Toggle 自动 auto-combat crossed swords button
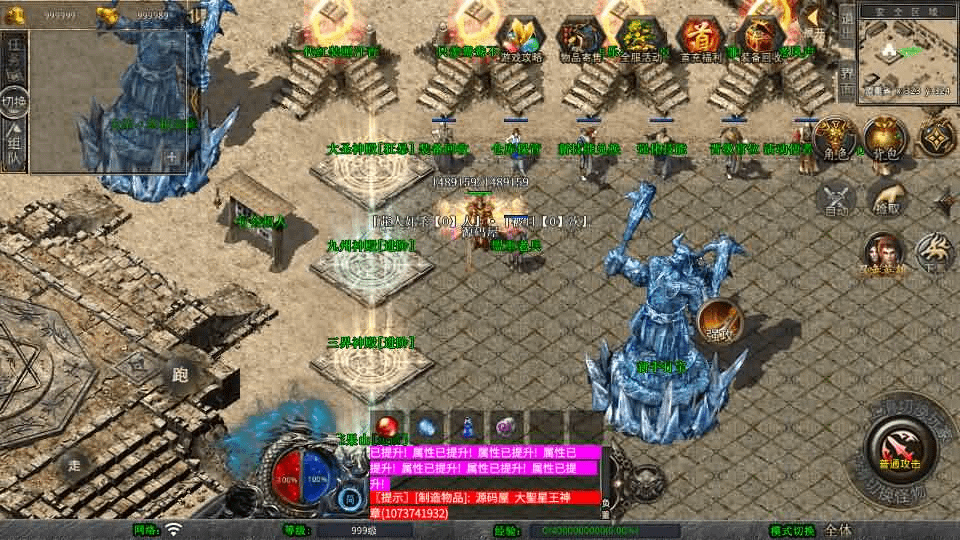This screenshot has height=540, width=960. point(836,198)
